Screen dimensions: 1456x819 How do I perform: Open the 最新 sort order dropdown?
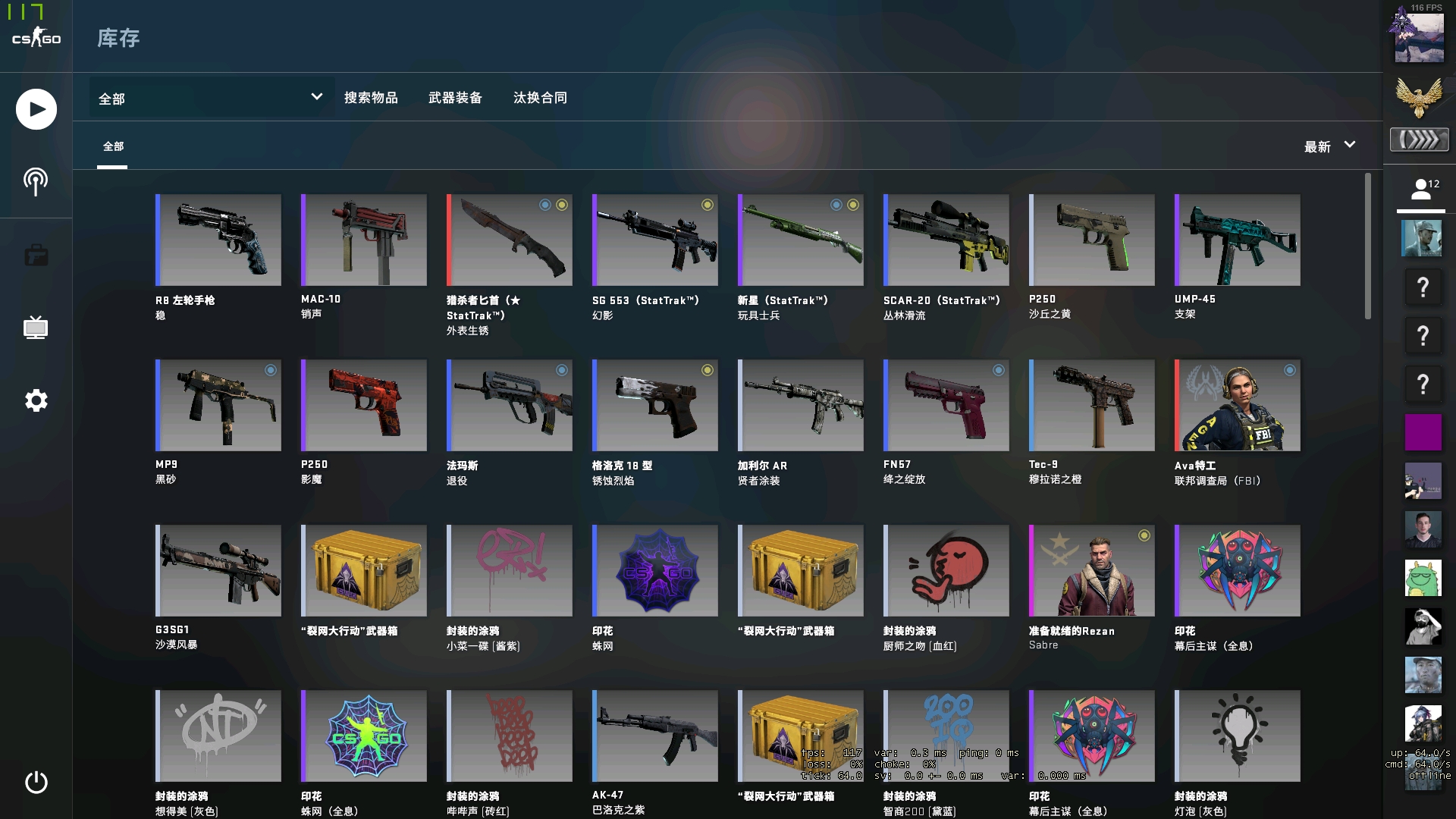coord(1329,146)
